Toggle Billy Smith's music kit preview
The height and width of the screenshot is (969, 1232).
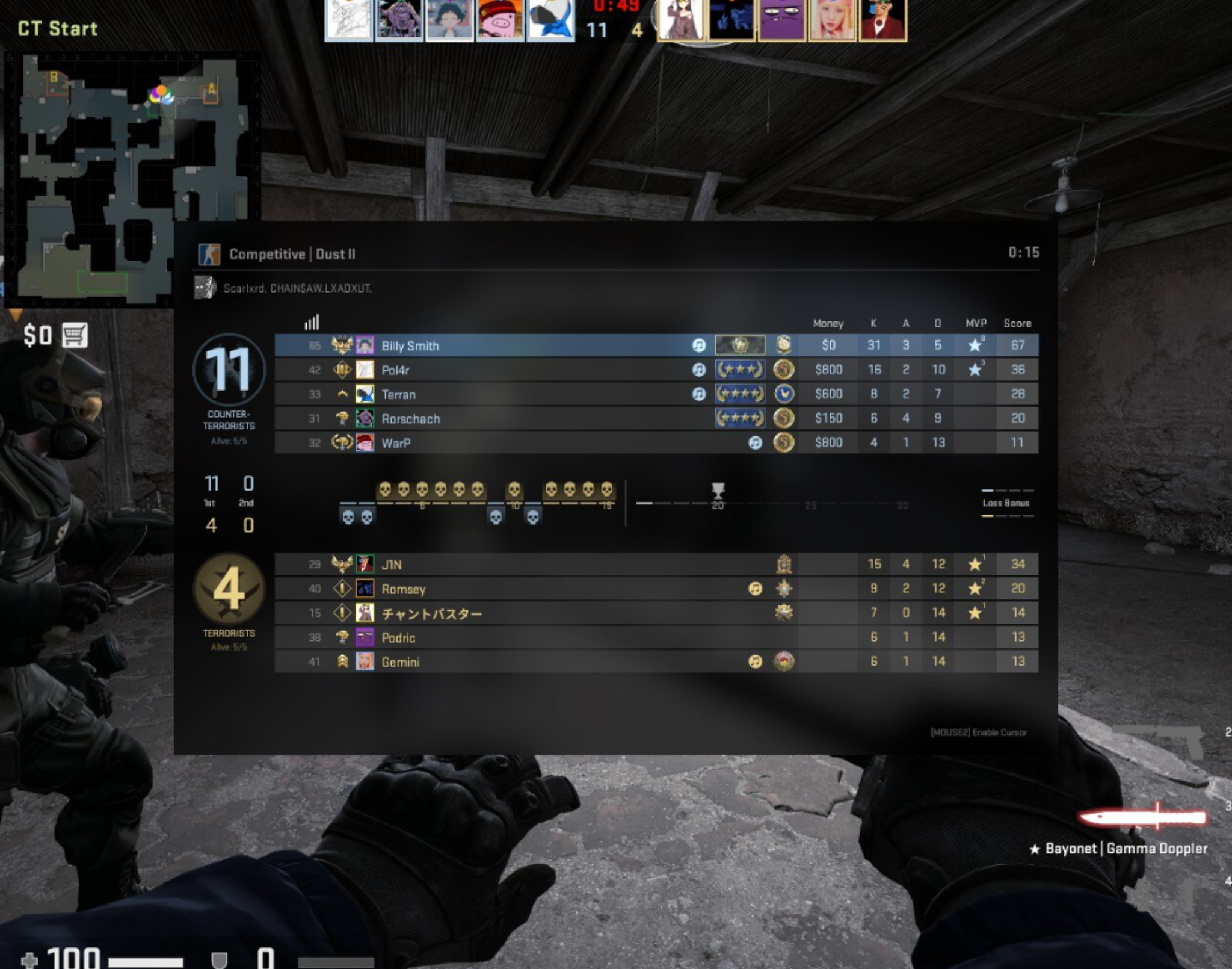pyautogui.click(x=698, y=345)
